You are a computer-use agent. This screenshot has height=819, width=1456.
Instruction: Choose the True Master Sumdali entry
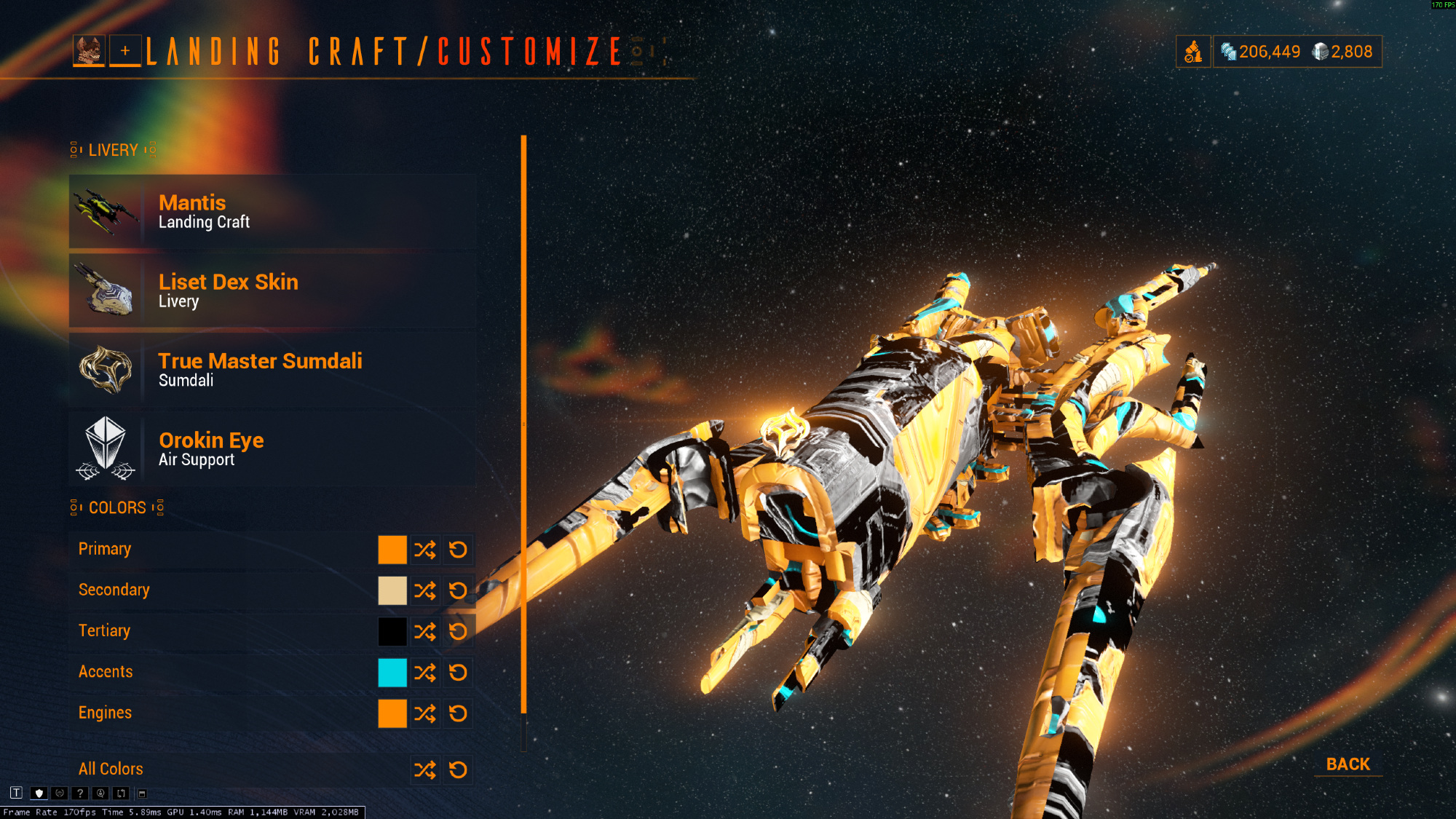(x=272, y=370)
